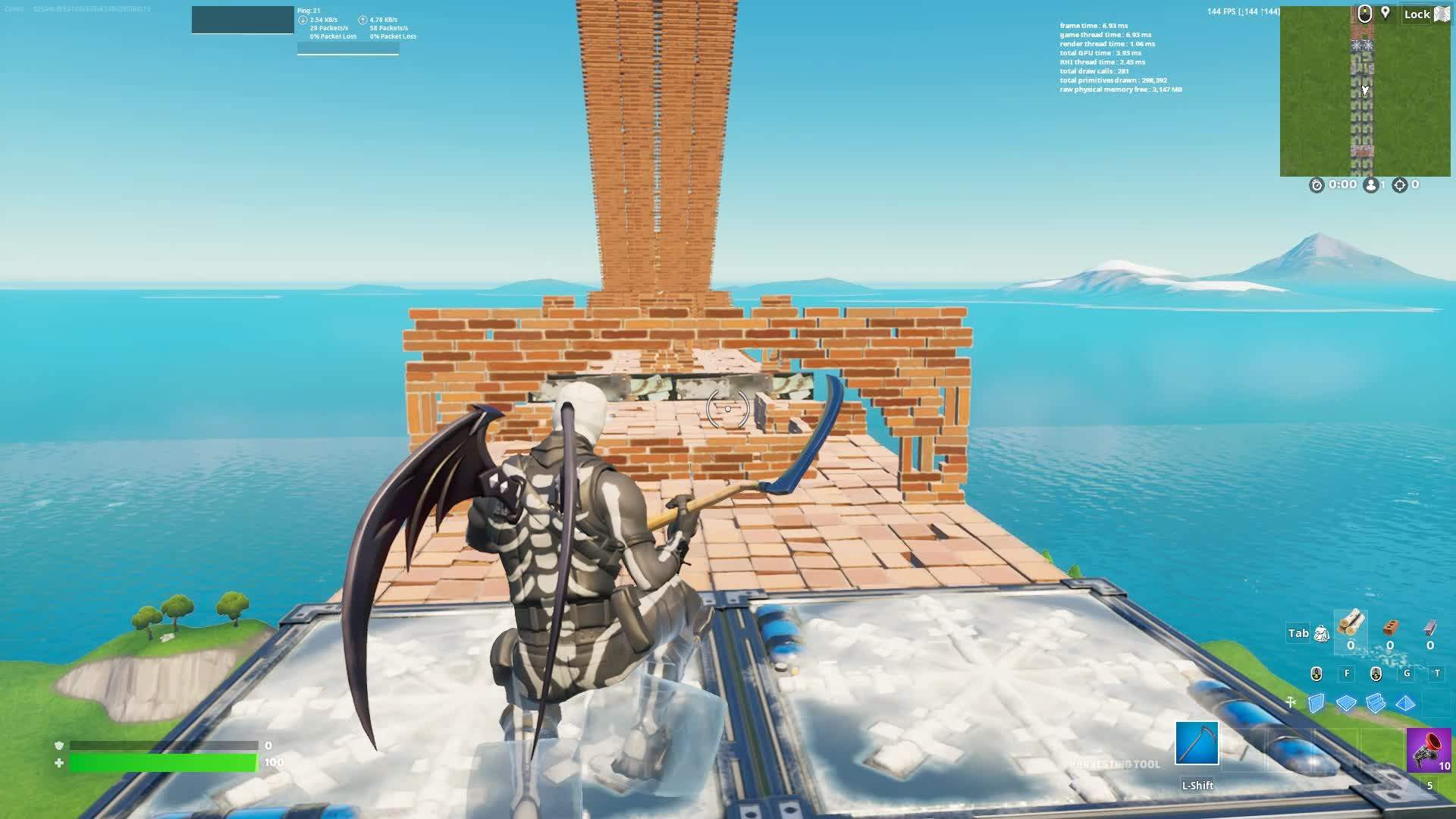
Task: Select the floor build piece icon
Action: pyautogui.click(x=1345, y=703)
